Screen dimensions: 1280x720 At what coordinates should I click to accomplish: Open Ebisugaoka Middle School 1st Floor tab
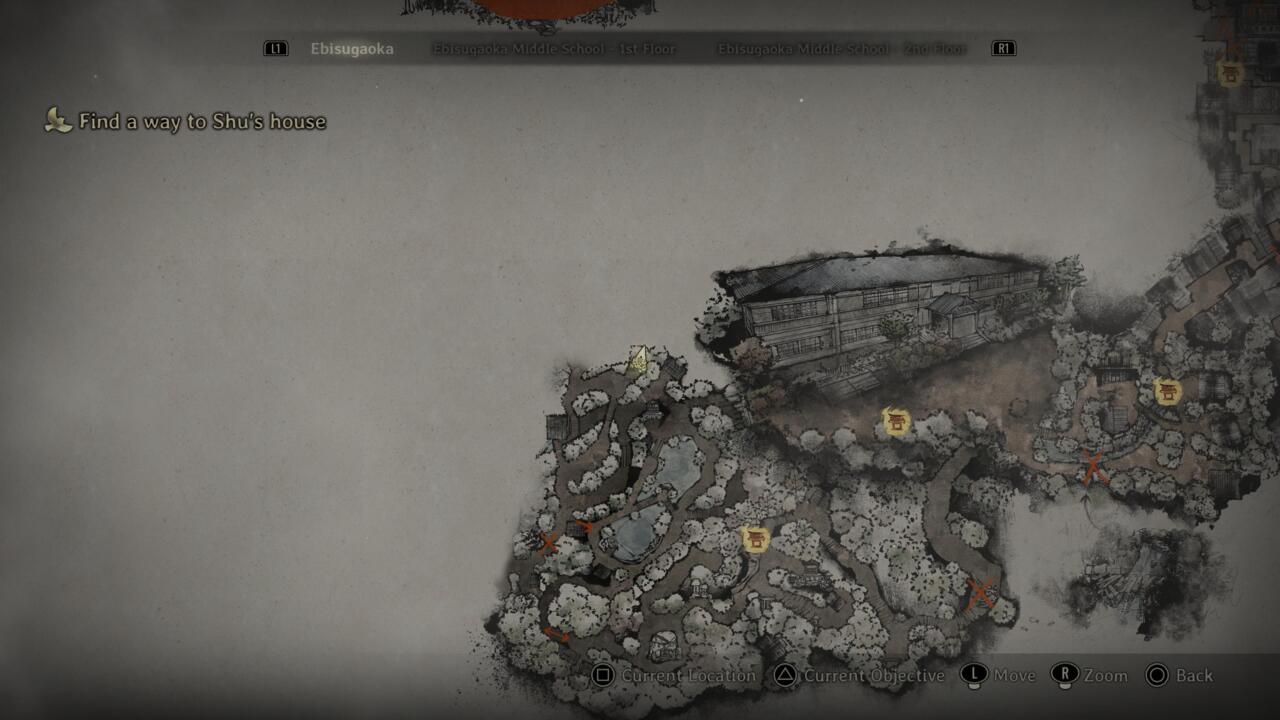tap(554, 49)
